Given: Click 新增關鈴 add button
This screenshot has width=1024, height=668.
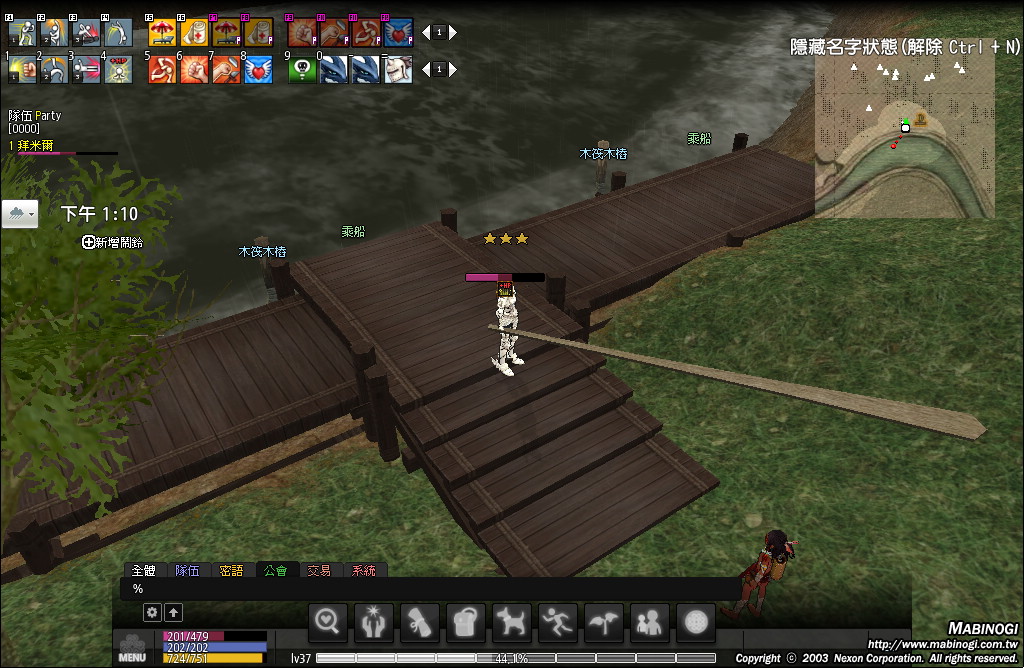Looking at the screenshot, I should [112, 242].
